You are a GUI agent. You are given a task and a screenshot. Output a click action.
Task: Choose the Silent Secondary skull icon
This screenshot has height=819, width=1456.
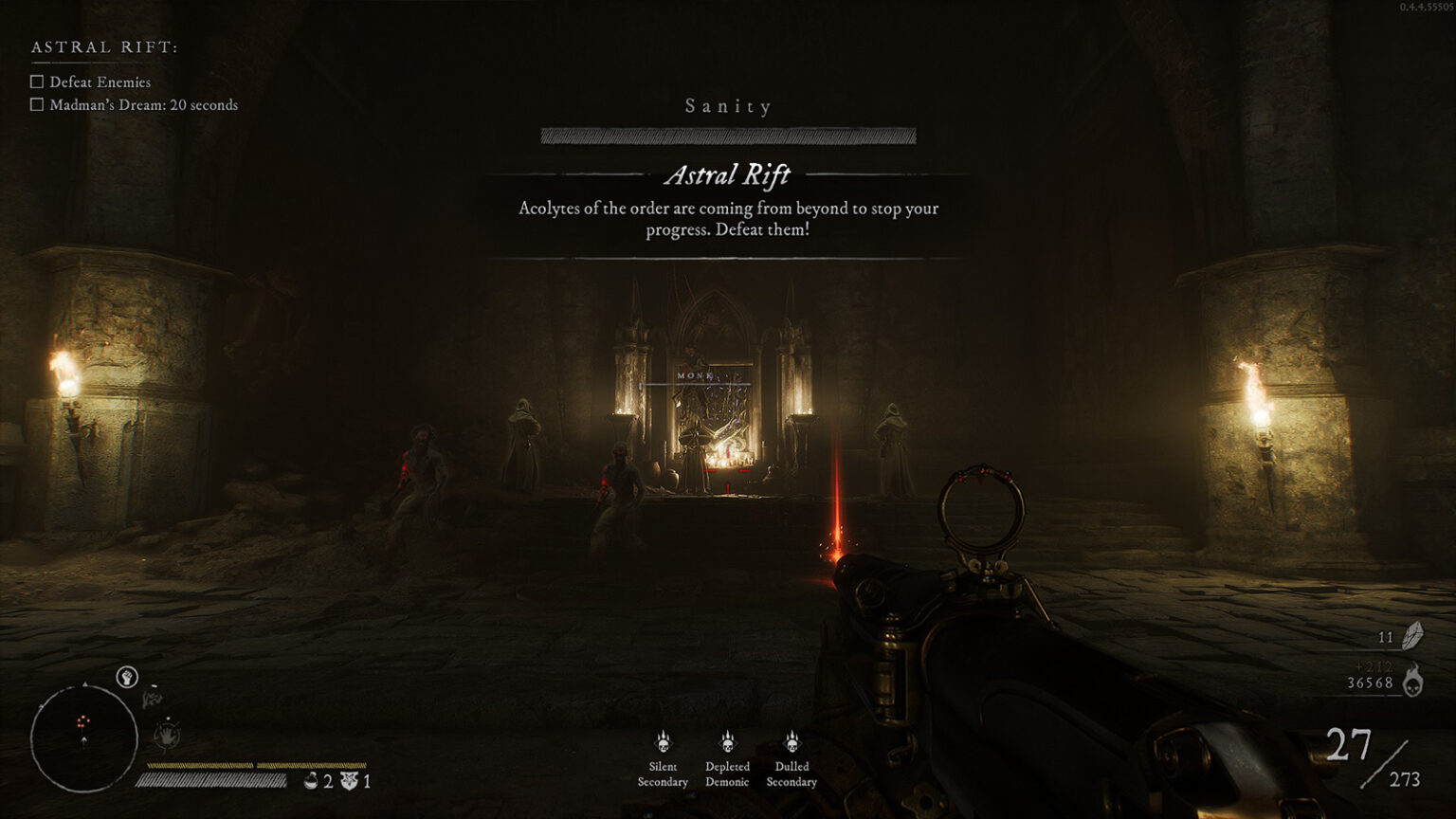(663, 741)
